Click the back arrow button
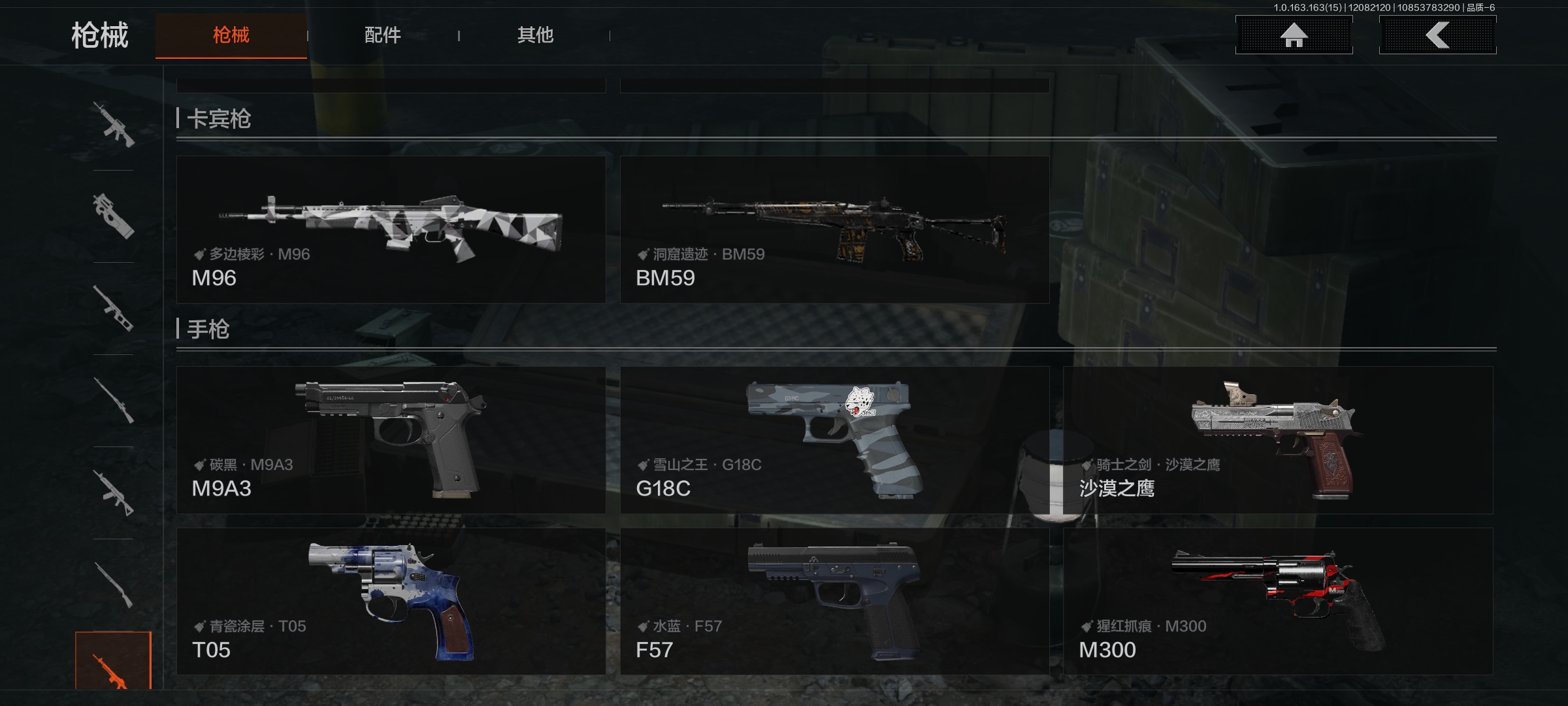Screen dimensions: 1568x706 [1437, 35]
